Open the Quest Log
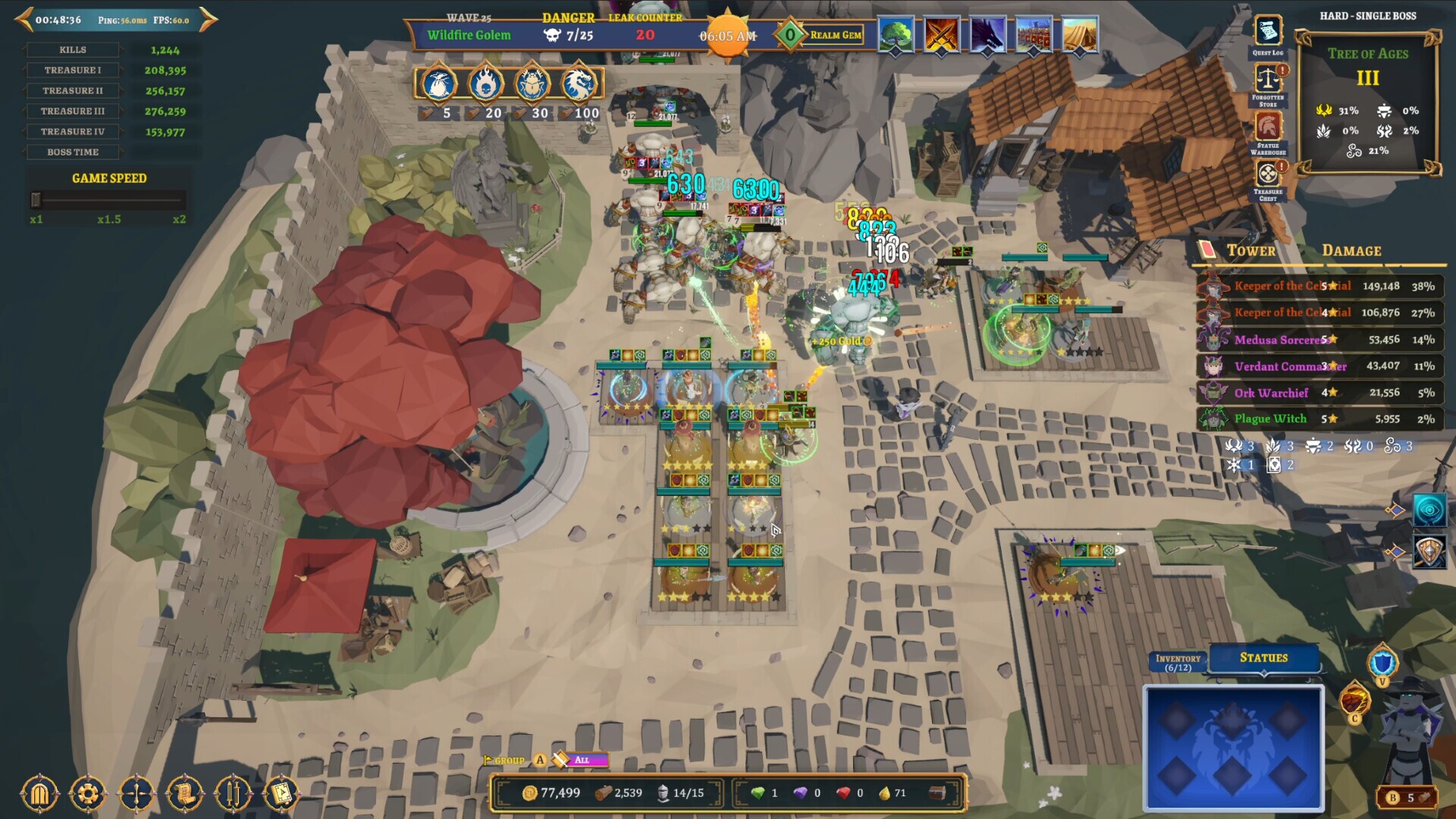1456x819 pixels. [x=1267, y=33]
